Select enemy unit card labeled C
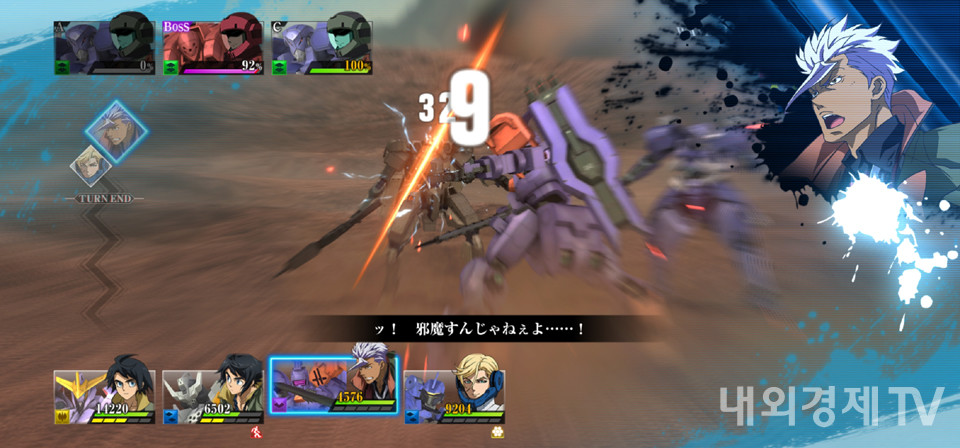Viewport: 960px width, 448px height. 321,45
